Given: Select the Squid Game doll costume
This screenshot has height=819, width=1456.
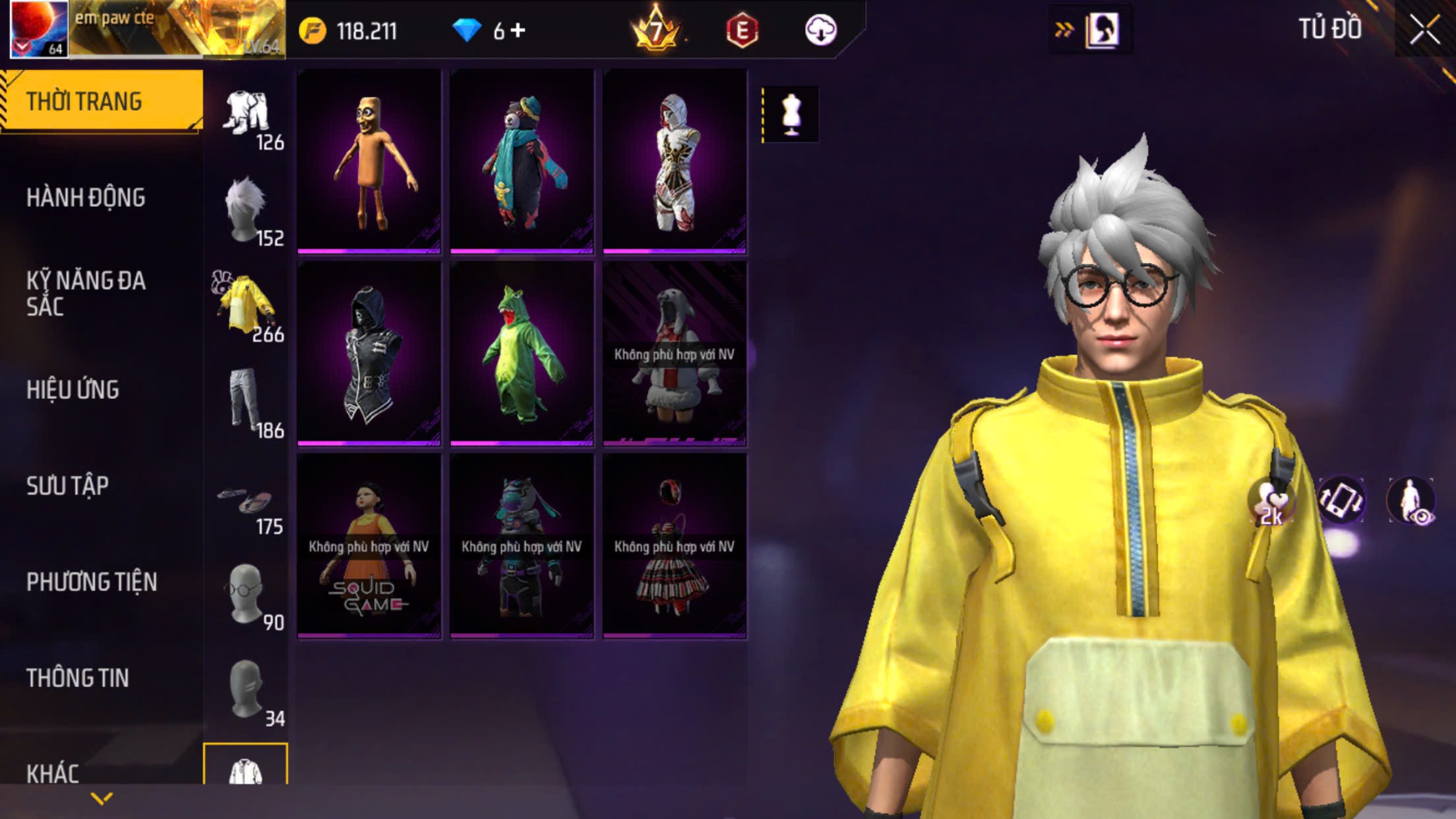Looking at the screenshot, I should (369, 546).
